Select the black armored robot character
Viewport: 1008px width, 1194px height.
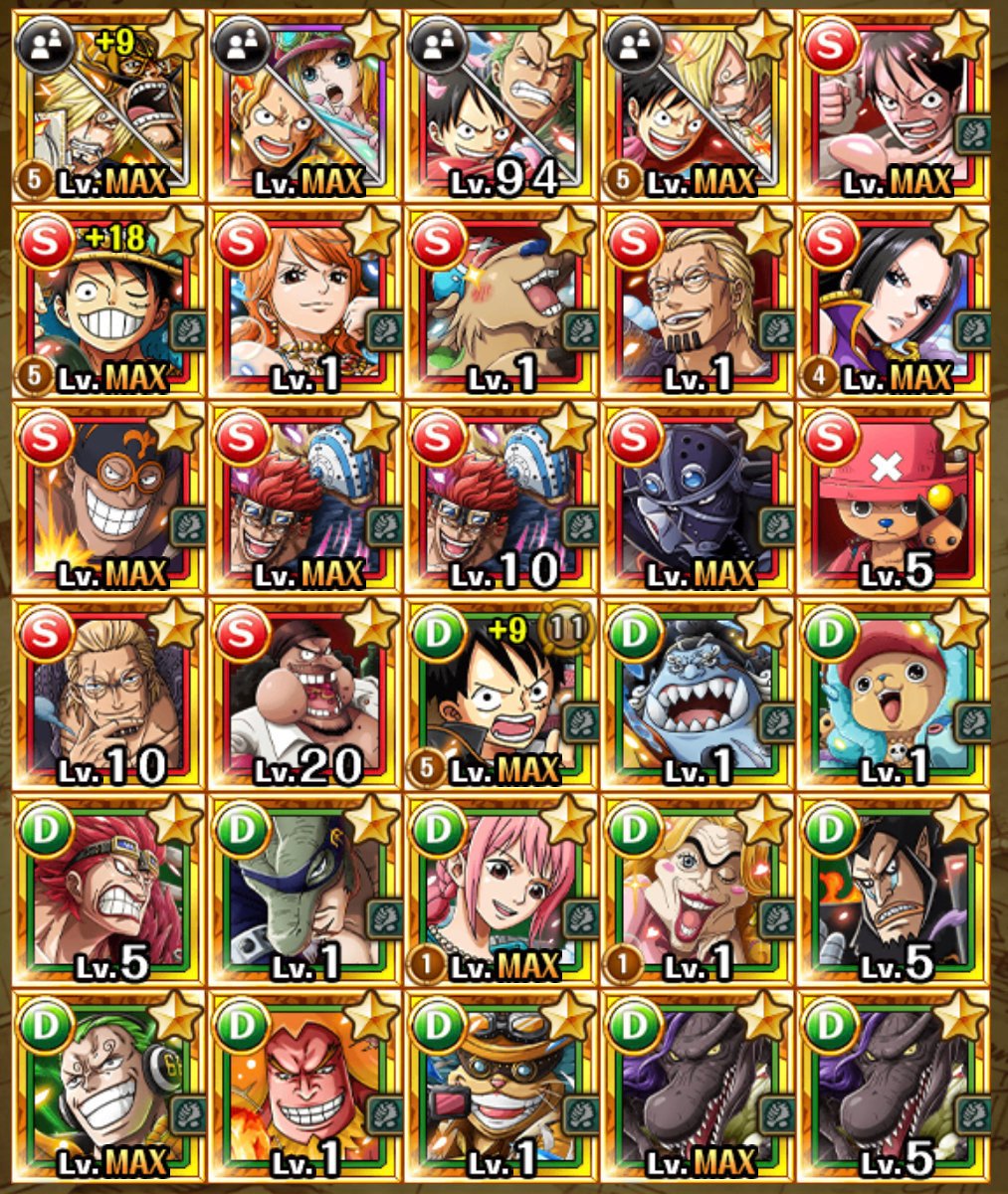[698, 497]
